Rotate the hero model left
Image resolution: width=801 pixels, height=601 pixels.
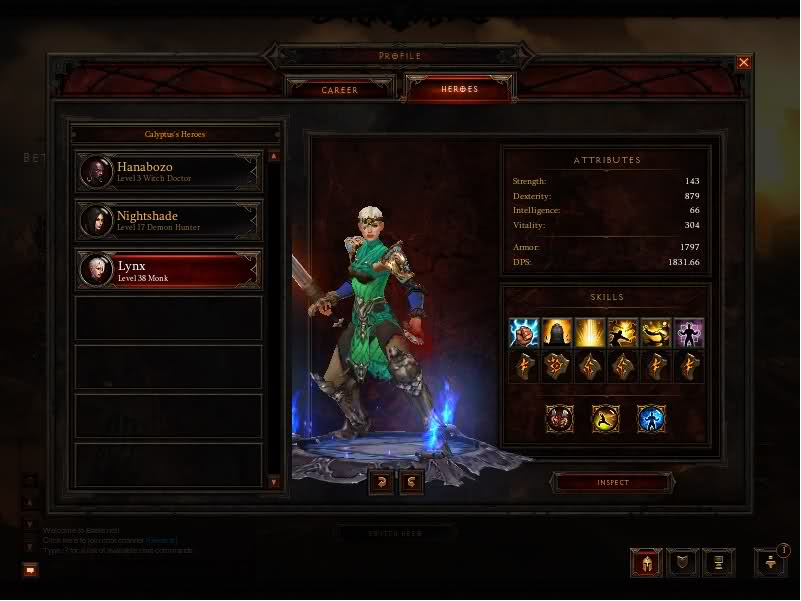[x=381, y=483]
